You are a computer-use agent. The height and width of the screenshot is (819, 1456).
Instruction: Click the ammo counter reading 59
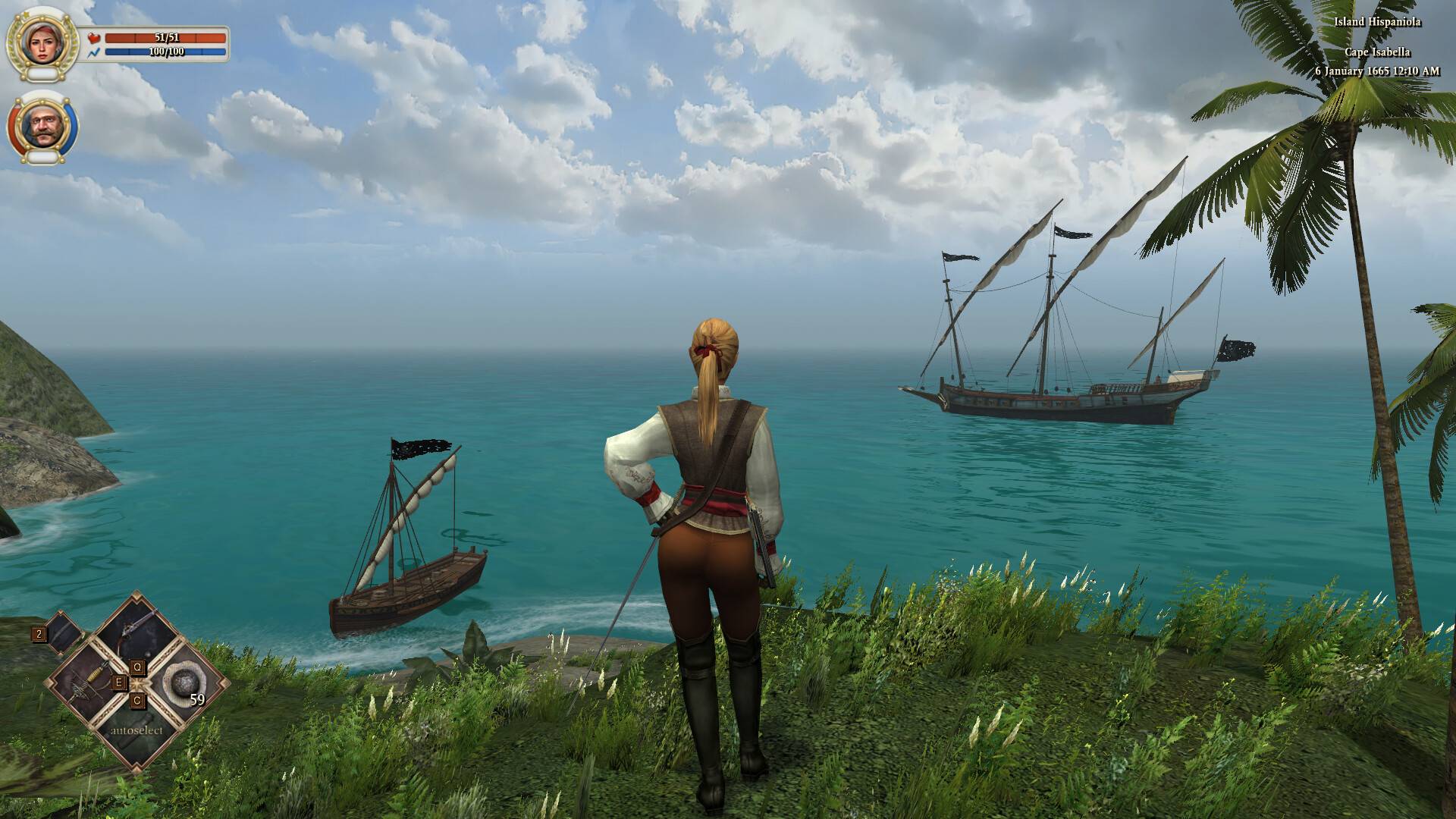coord(197,698)
